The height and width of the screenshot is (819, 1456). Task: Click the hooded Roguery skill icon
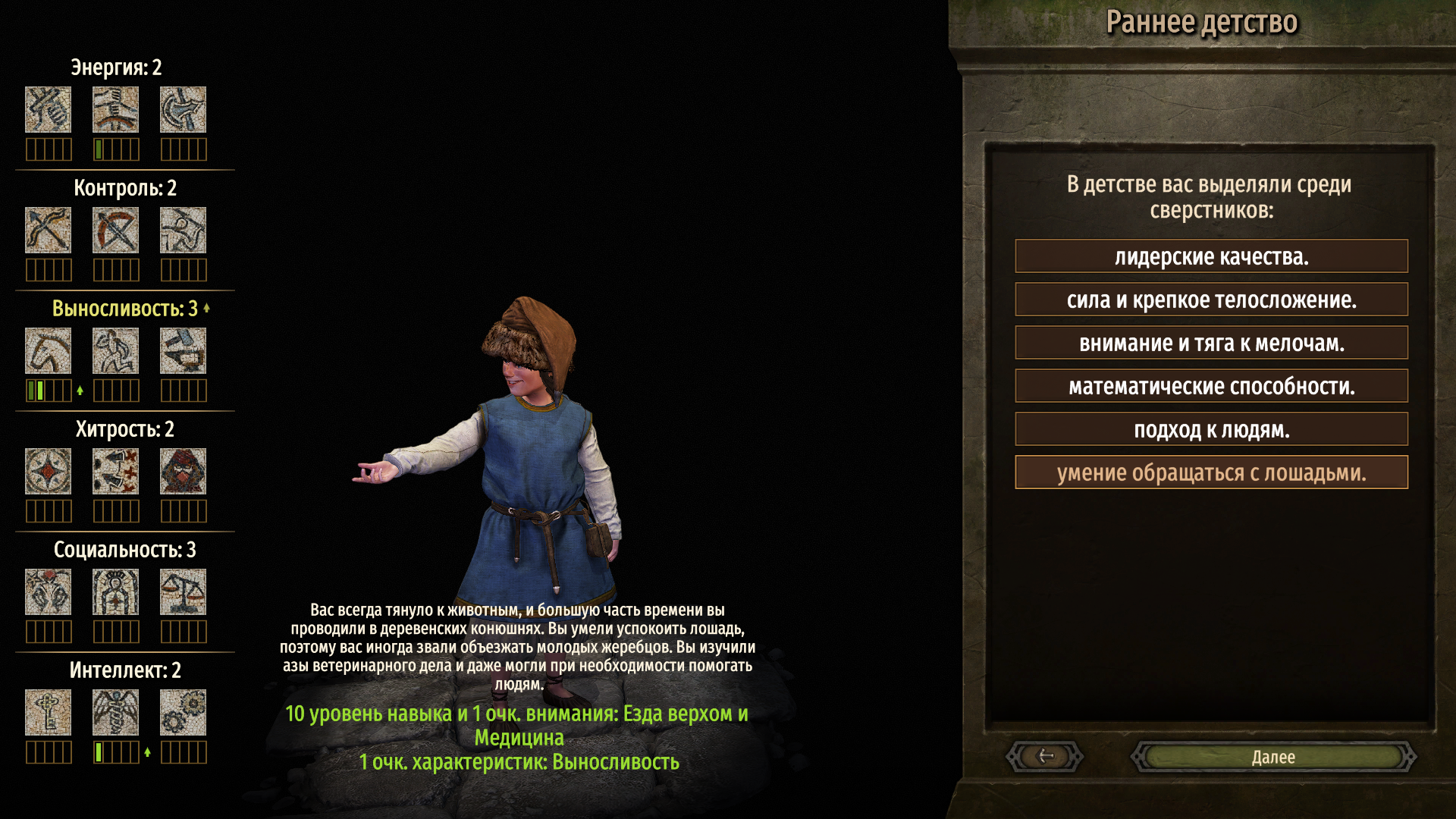tap(183, 471)
